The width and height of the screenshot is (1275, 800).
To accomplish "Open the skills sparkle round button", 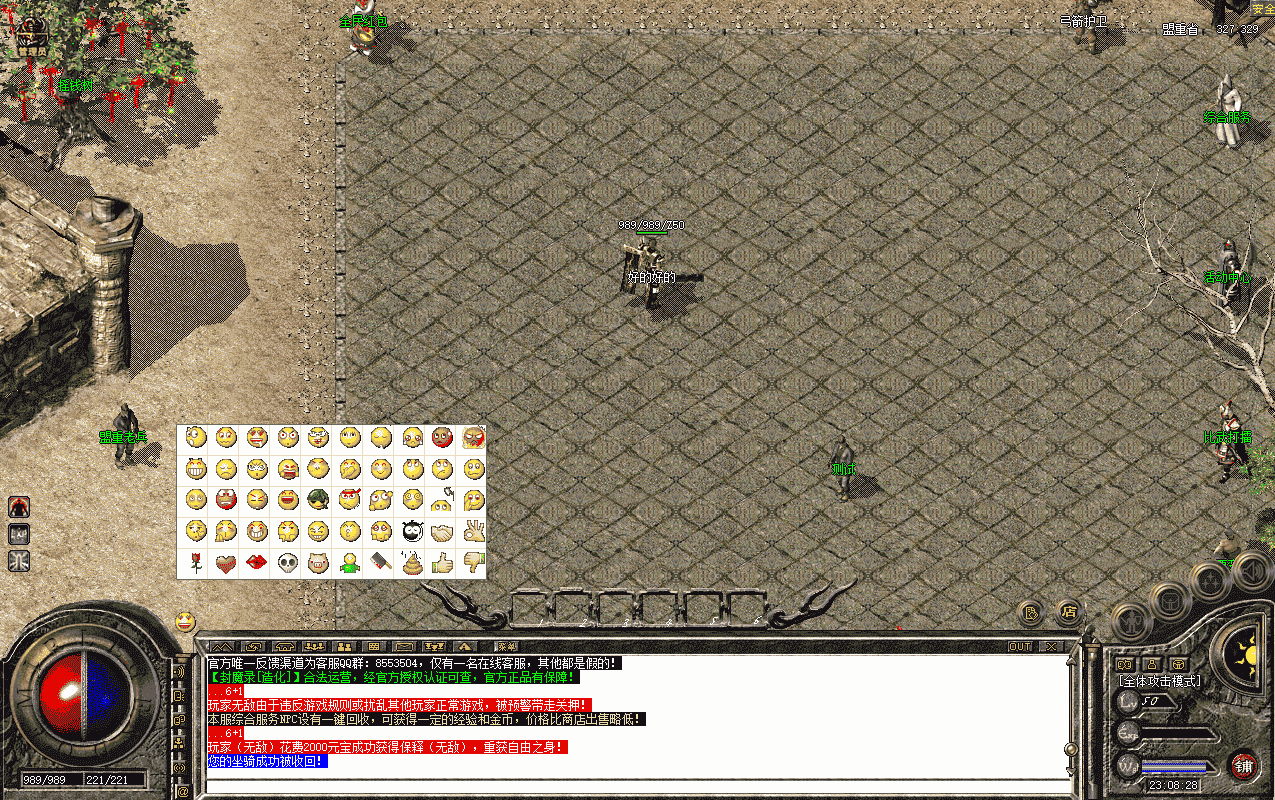I will pos(1210,580).
